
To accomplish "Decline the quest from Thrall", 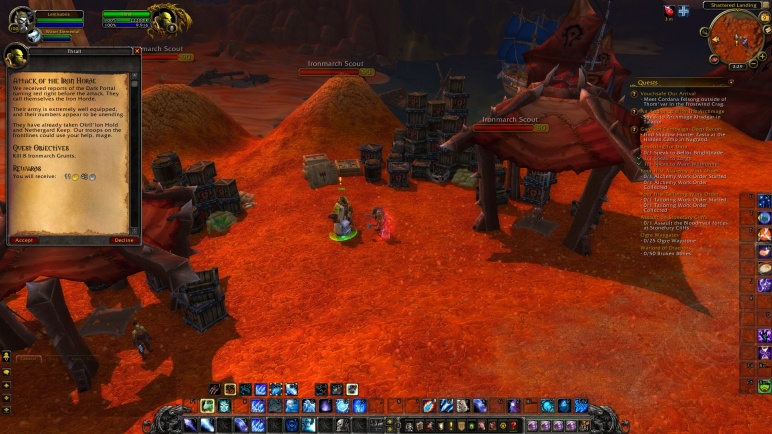I will [123, 240].
